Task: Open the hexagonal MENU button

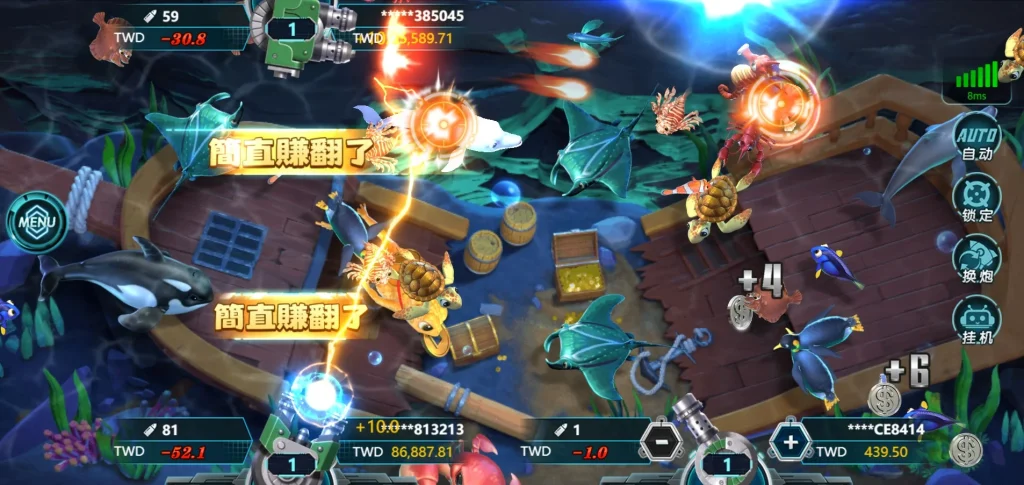Action: [x=38, y=220]
